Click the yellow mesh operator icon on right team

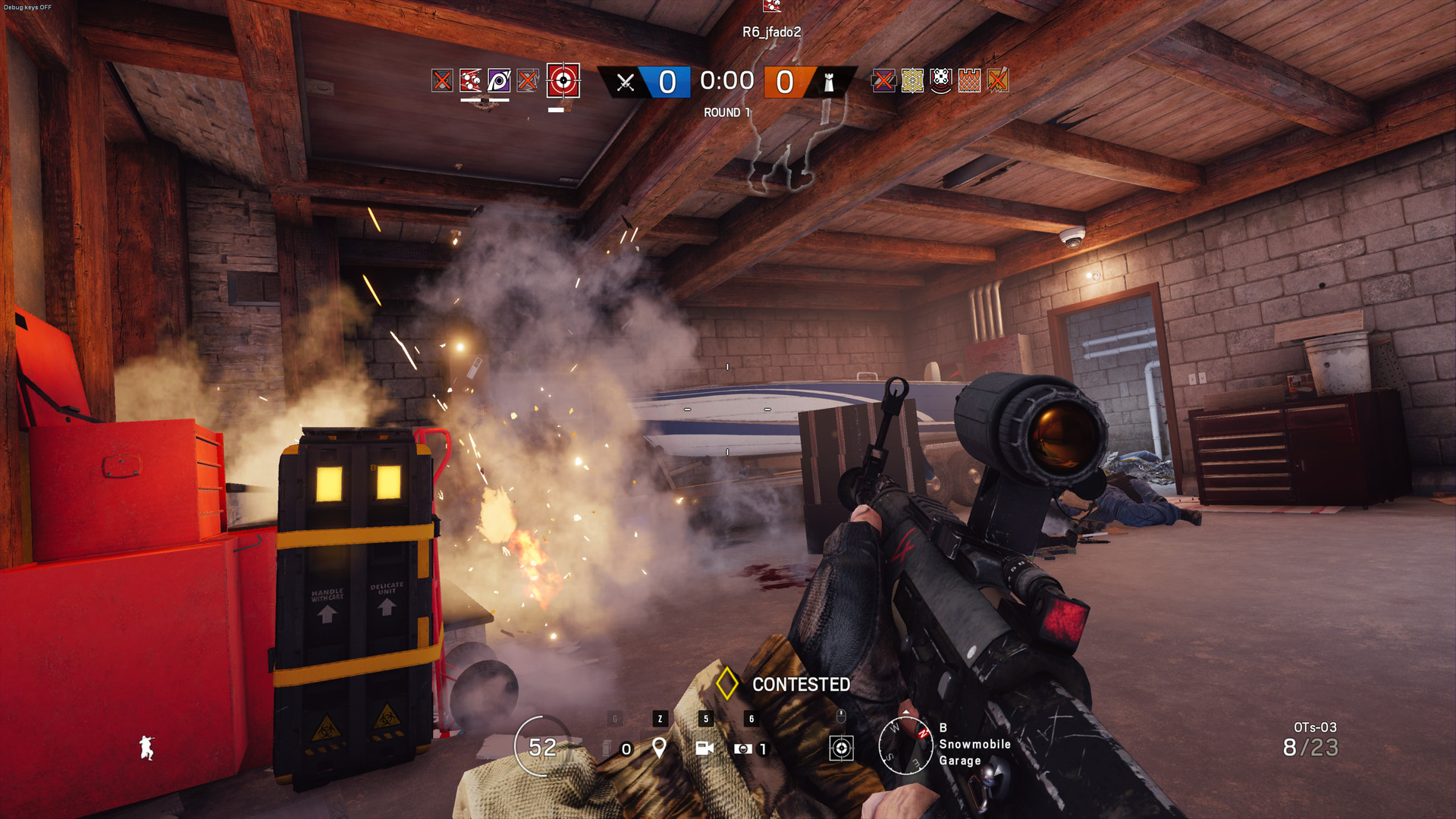coord(913,82)
